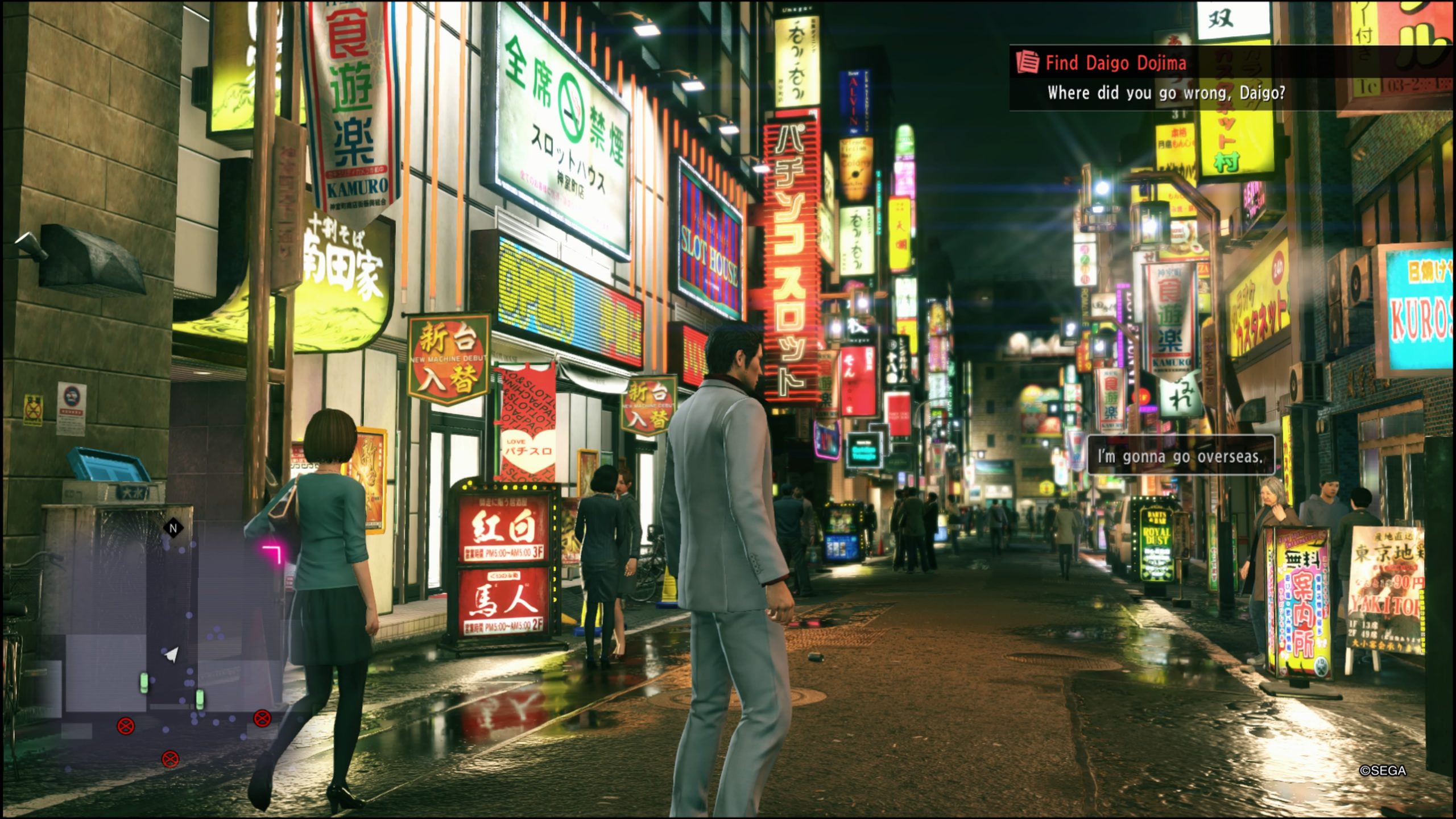Click the red document icon beside the objective

click(1027, 63)
